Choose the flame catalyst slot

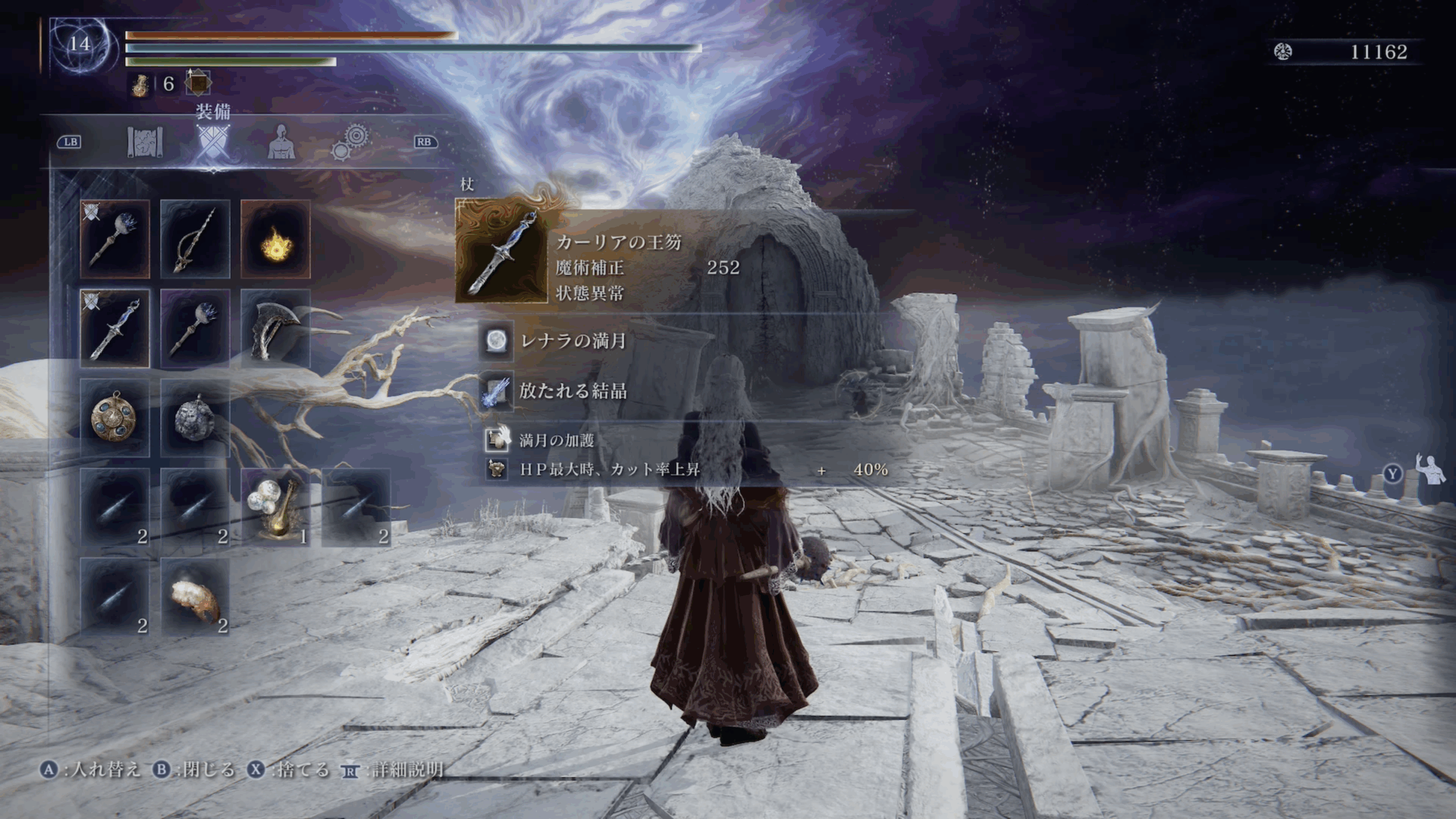coord(276,239)
